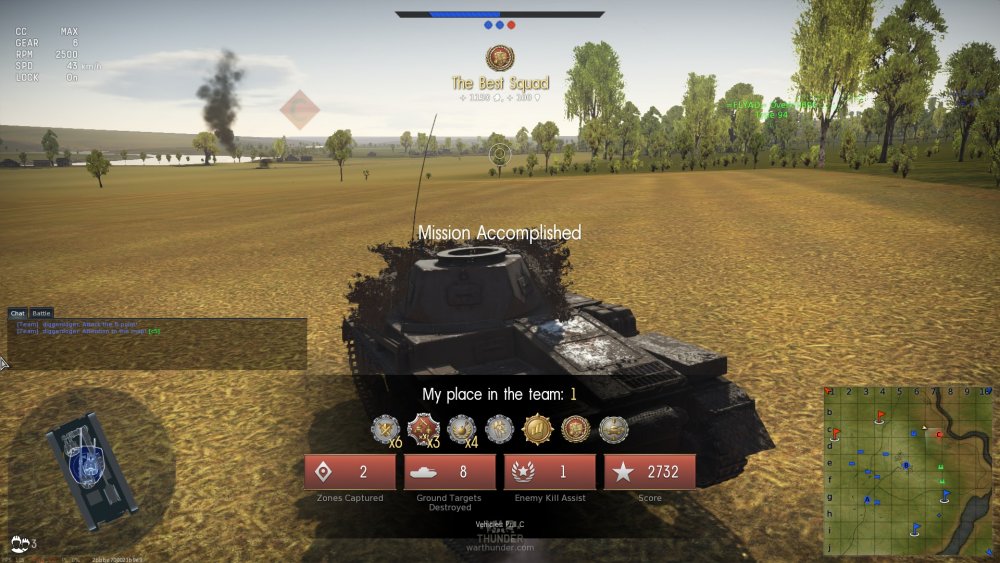Click the Ground Targets Destroyed stat tile
1000x563 pixels.
click(x=450, y=472)
